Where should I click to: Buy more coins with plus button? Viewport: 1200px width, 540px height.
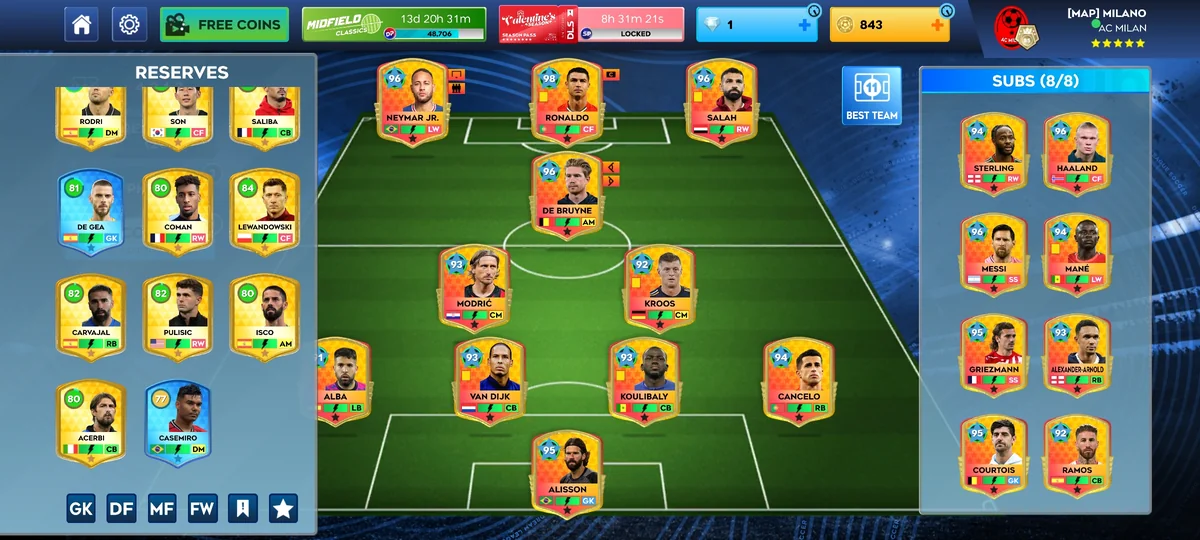(938, 24)
